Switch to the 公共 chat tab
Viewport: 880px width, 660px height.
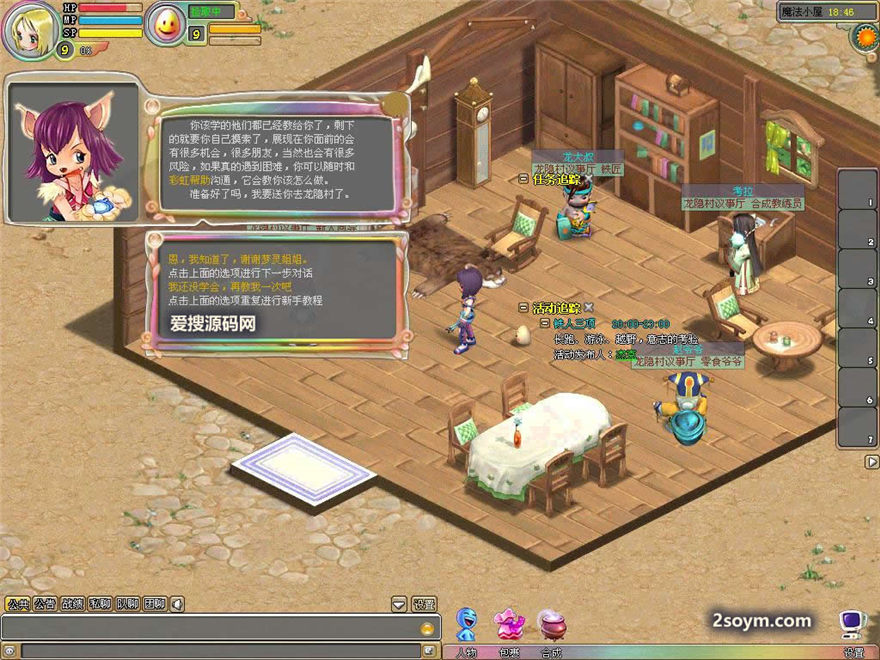coord(17,604)
